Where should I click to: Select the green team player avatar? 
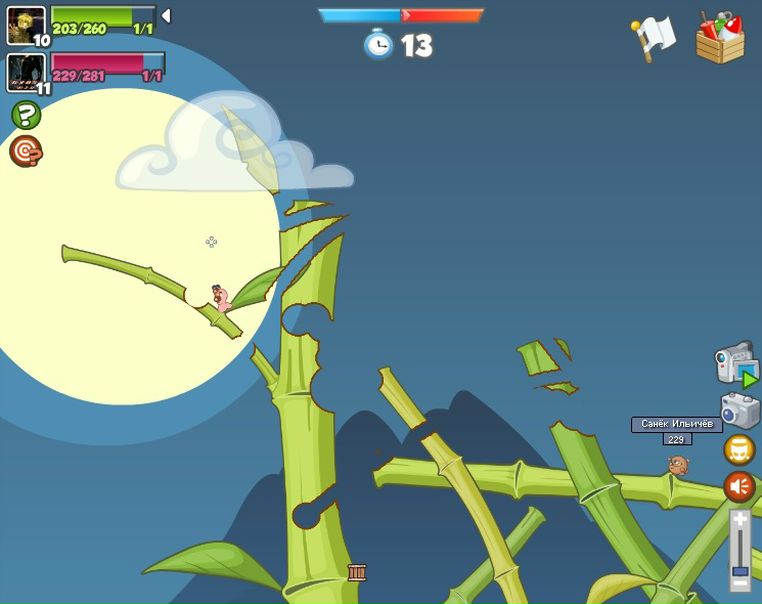click(25, 24)
